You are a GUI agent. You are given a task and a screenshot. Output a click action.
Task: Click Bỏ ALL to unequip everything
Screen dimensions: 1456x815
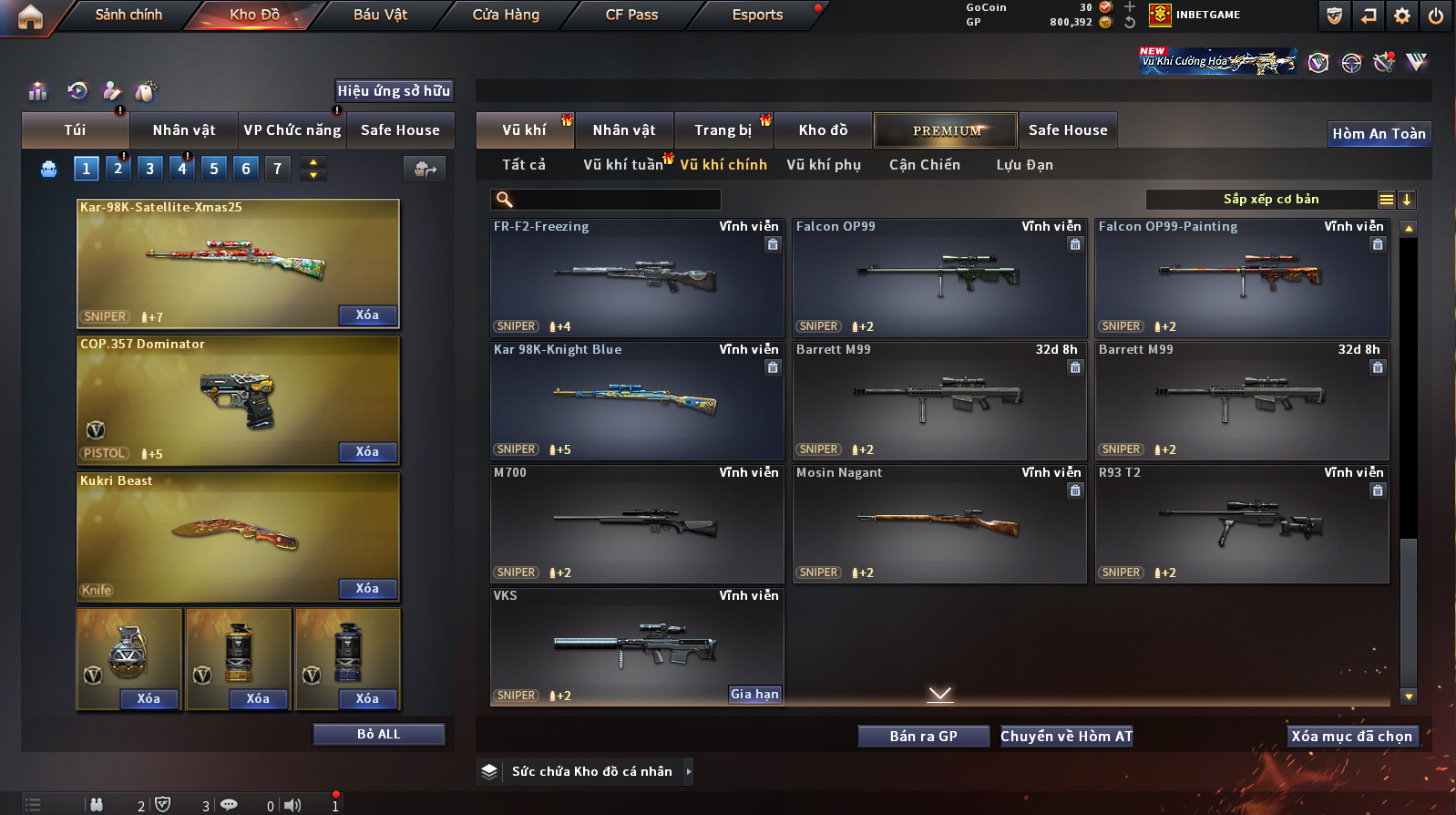378,735
